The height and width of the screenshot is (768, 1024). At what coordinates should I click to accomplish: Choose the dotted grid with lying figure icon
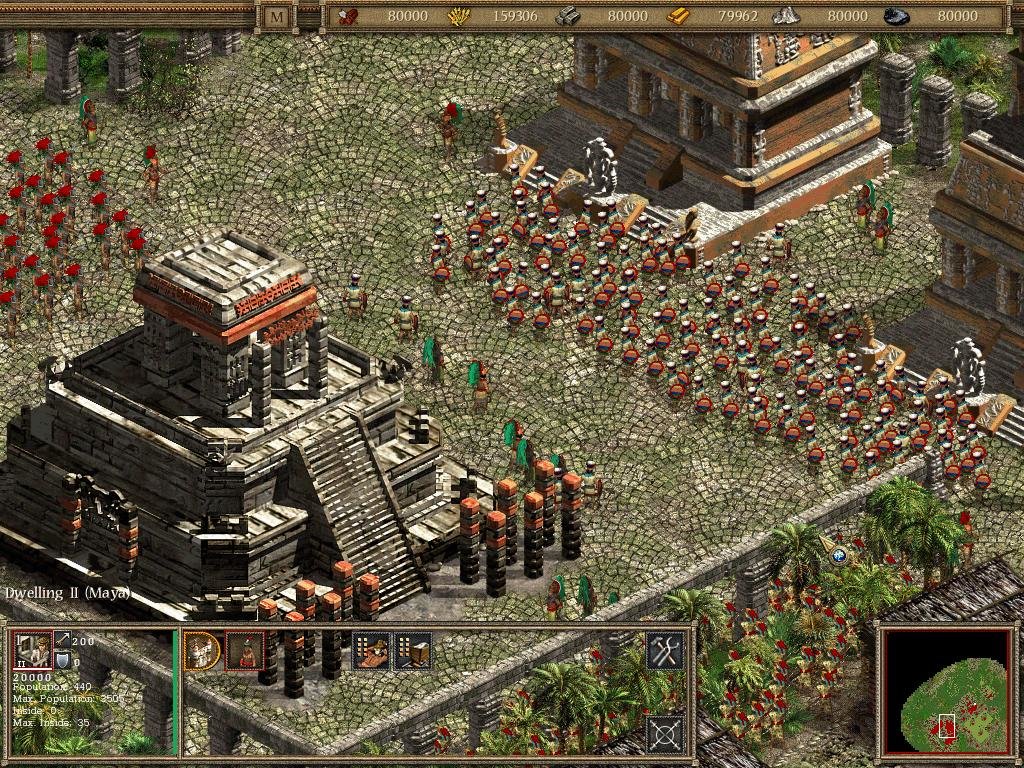coord(371,651)
